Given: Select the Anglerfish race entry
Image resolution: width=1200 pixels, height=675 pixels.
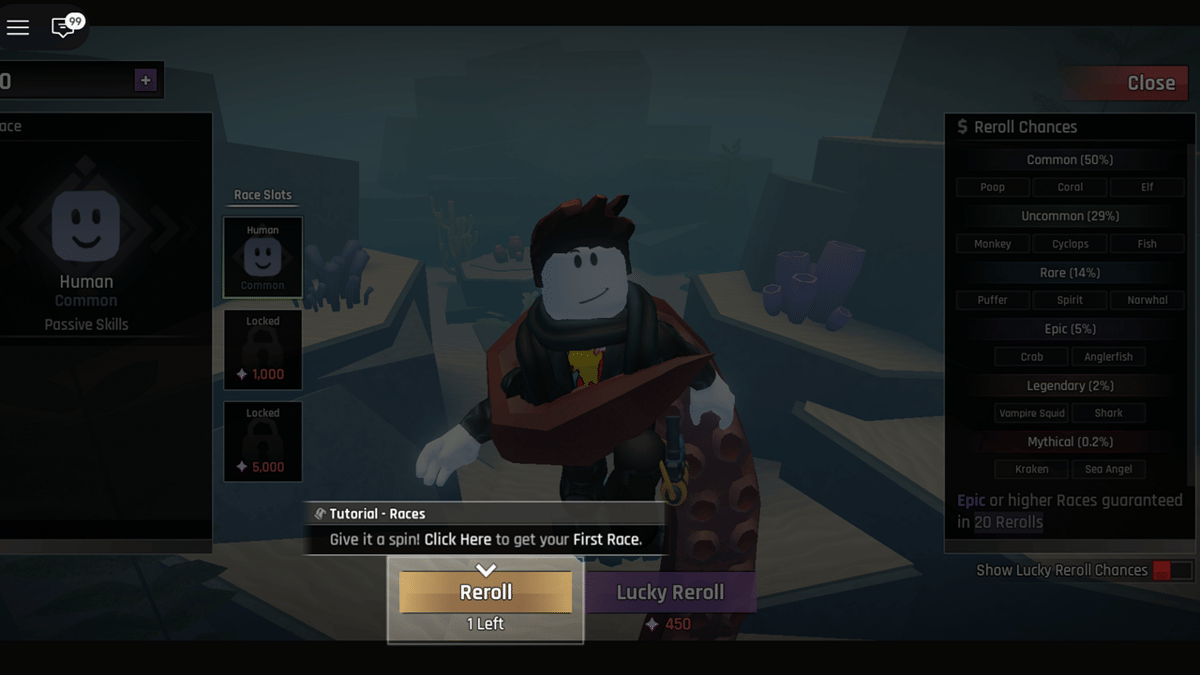Looking at the screenshot, I should click(1109, 357).
